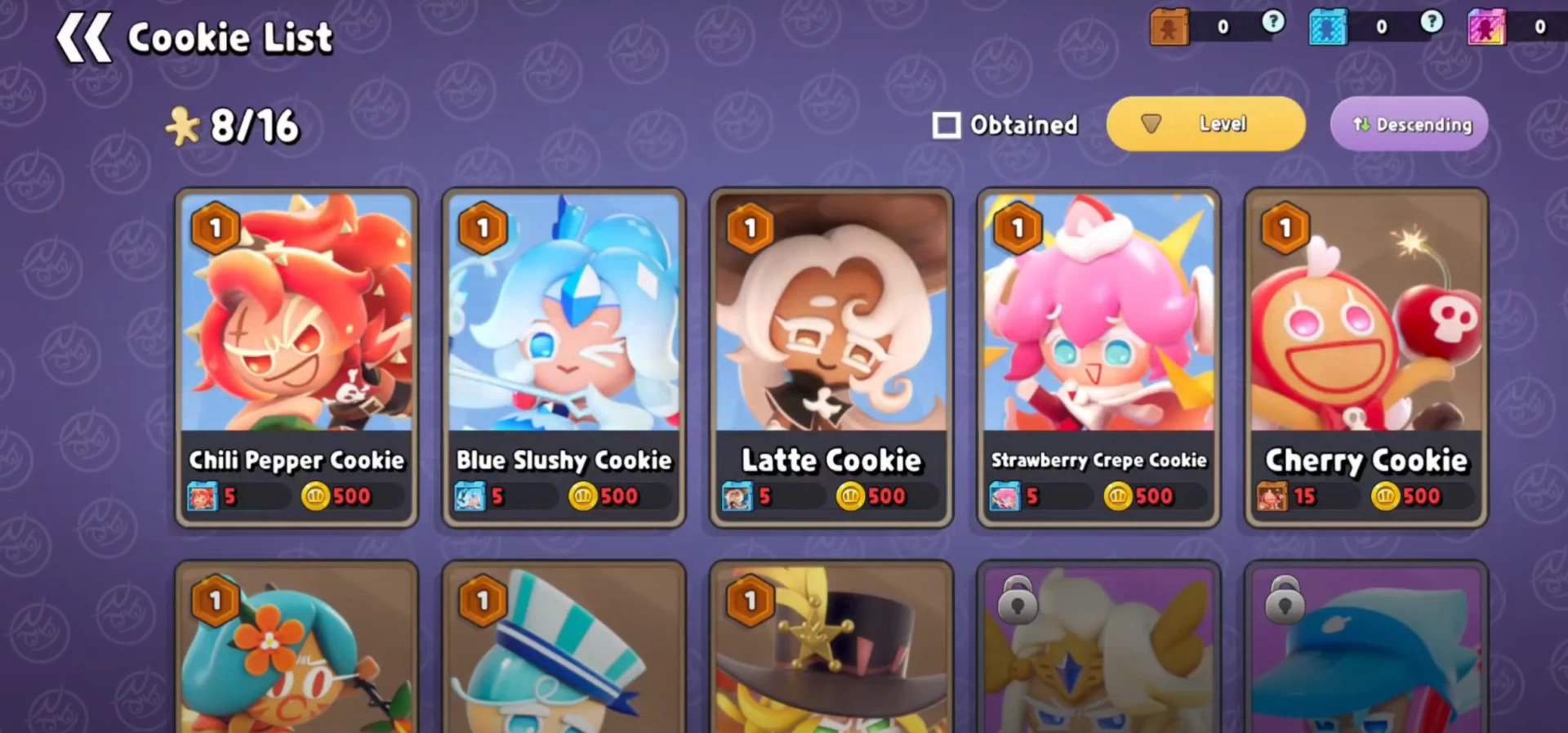Image resolution: width=1568 pixels, height=733 pixels.
Task: Show help for the blue cookie box
Action: point(1431,23)
